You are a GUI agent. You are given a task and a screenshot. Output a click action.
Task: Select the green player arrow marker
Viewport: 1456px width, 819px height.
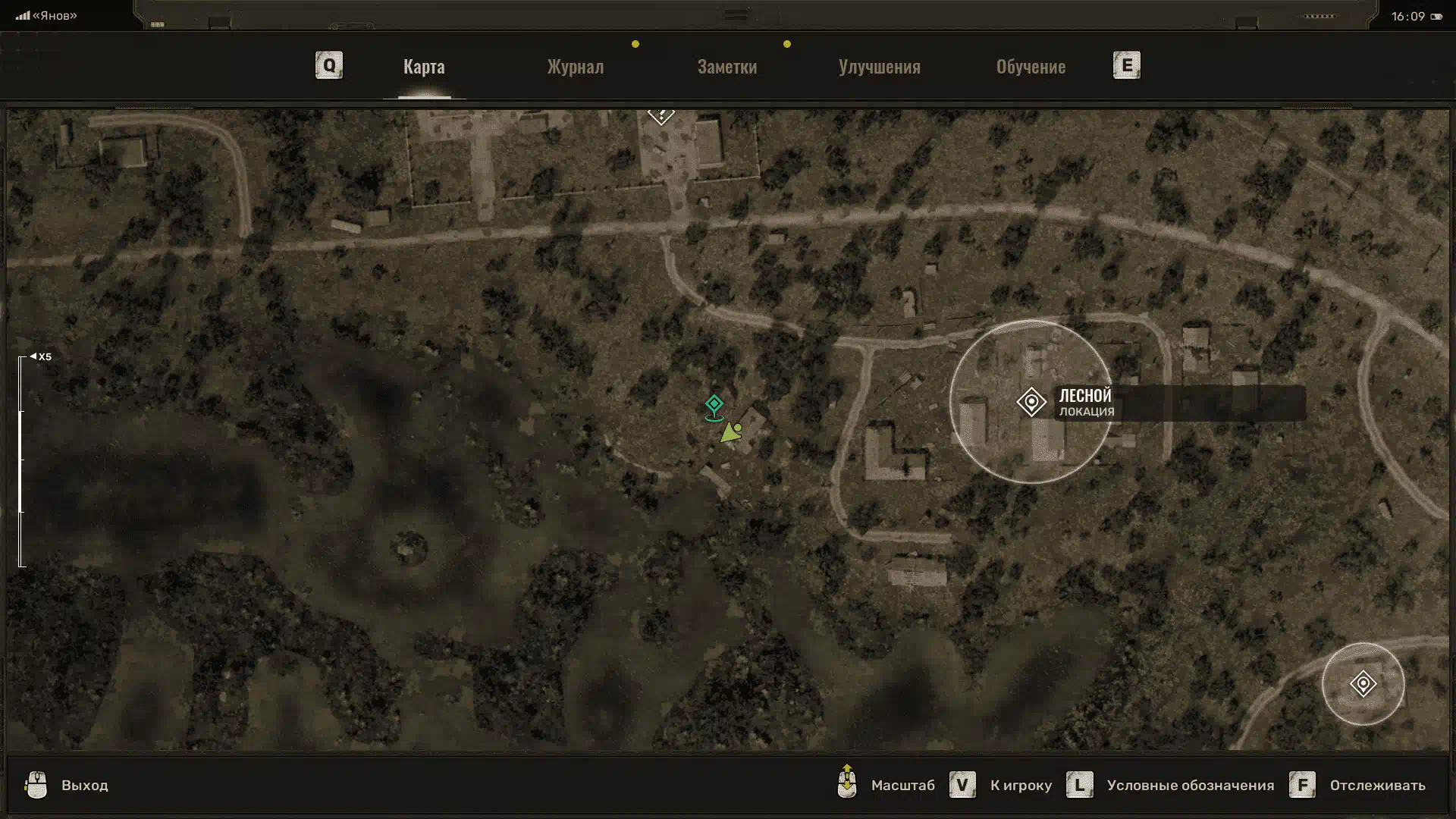click(x=730, y=433)
